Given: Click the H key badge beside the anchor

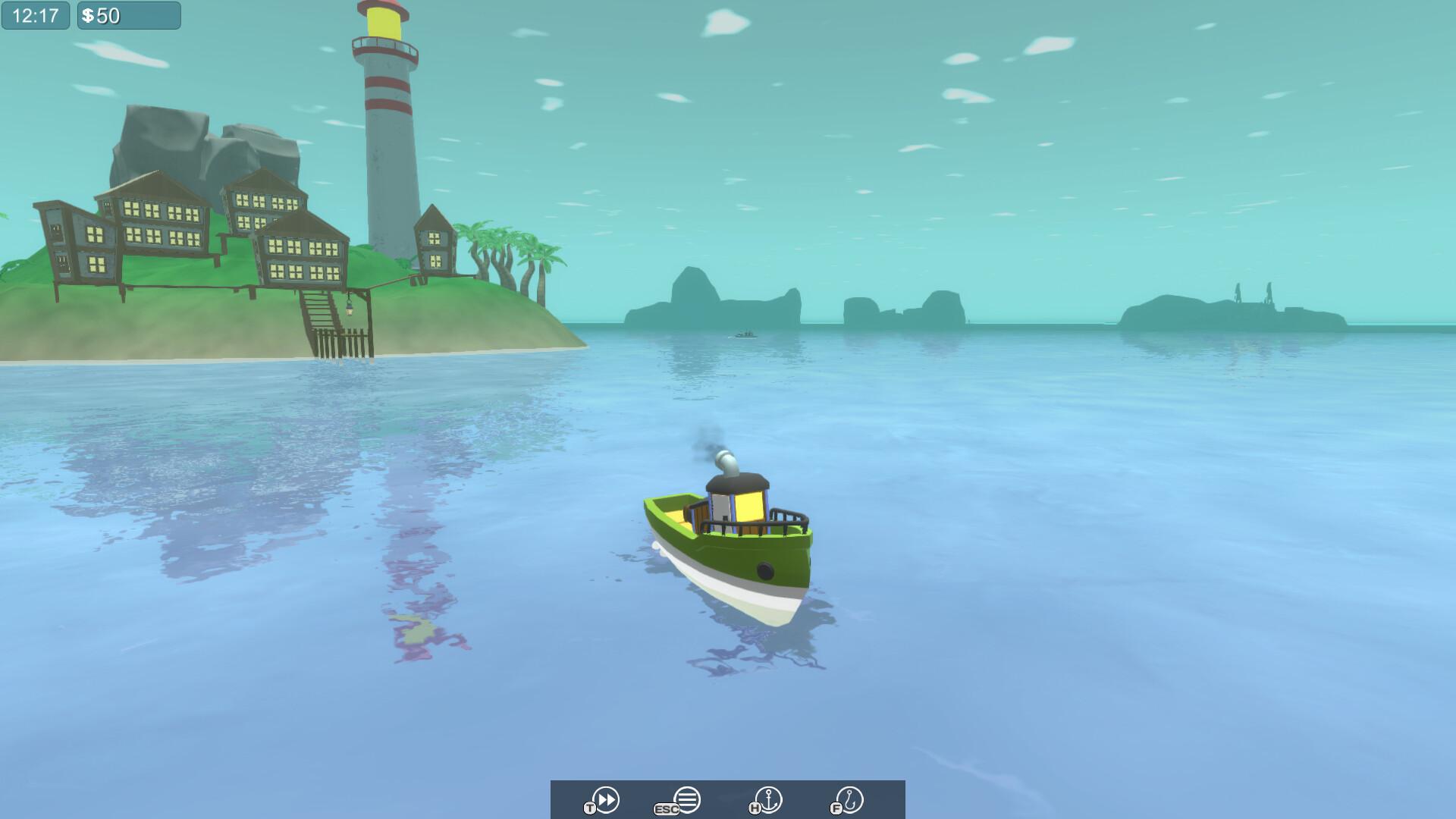Looking at the screenshot, I should click(754, 807).
